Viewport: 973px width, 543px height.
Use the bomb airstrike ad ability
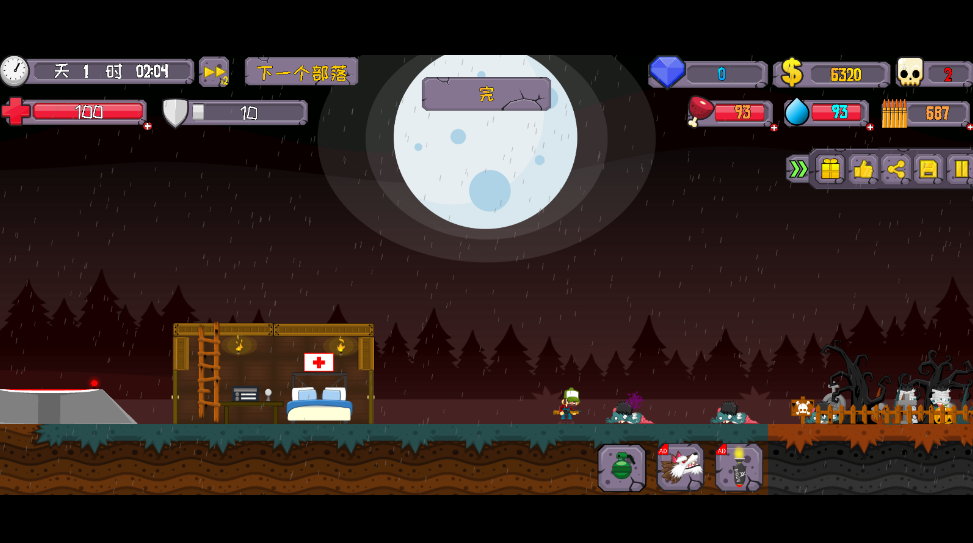tap(739, 467)
